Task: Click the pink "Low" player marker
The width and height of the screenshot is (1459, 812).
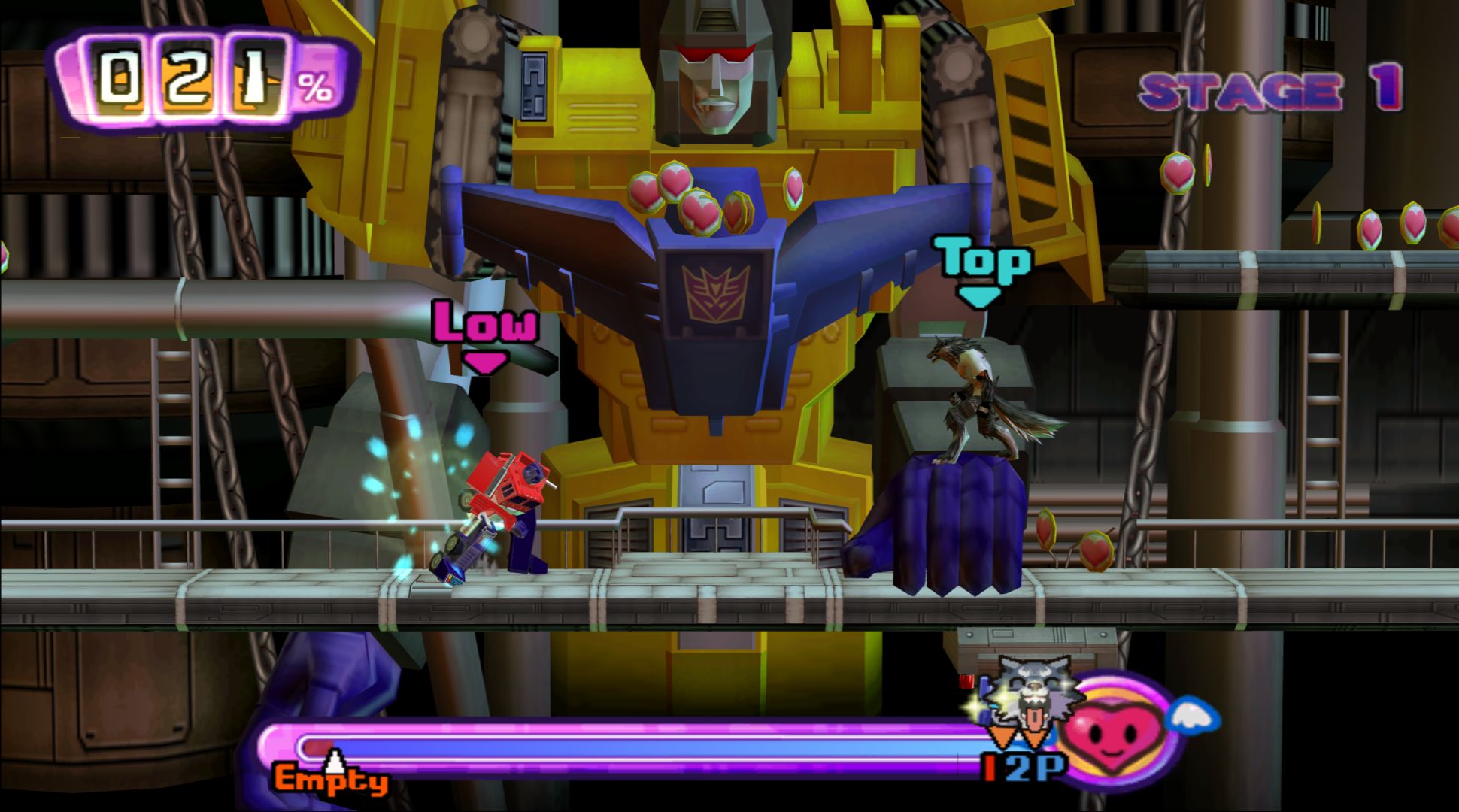Action: [x=485, y=334]
